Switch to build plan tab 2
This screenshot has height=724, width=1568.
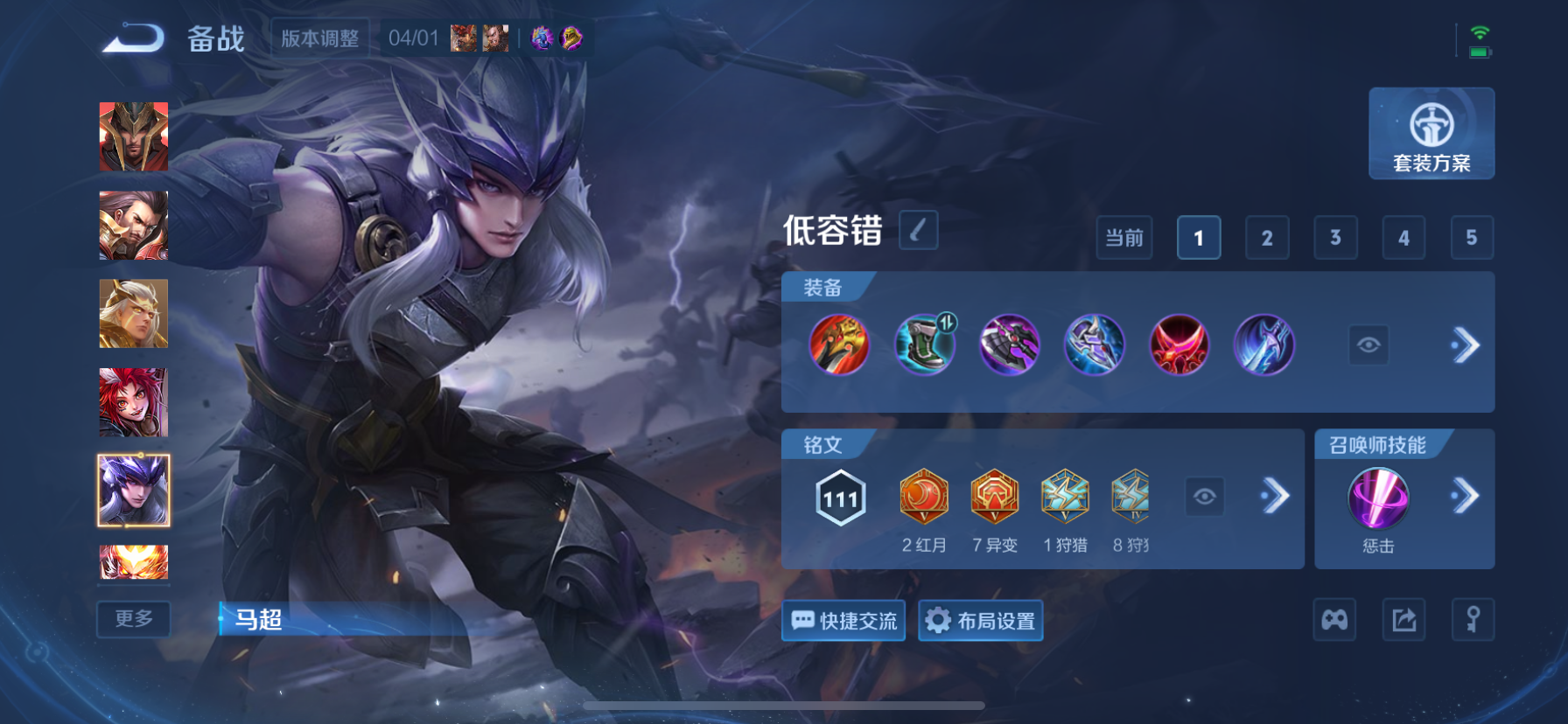pyautogui.click(x=1267, y=237)
